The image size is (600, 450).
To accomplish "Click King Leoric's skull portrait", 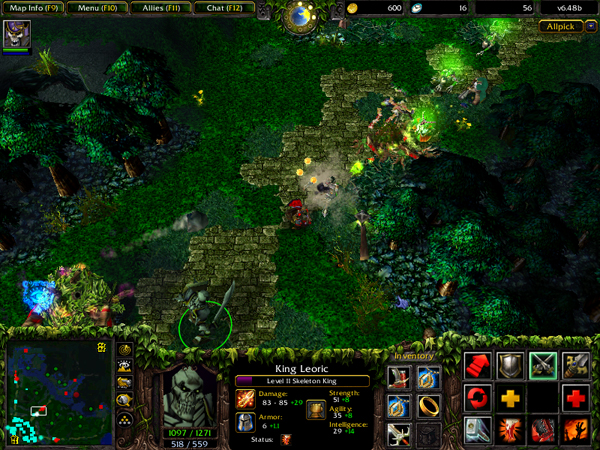I will [x=188, y=393].
